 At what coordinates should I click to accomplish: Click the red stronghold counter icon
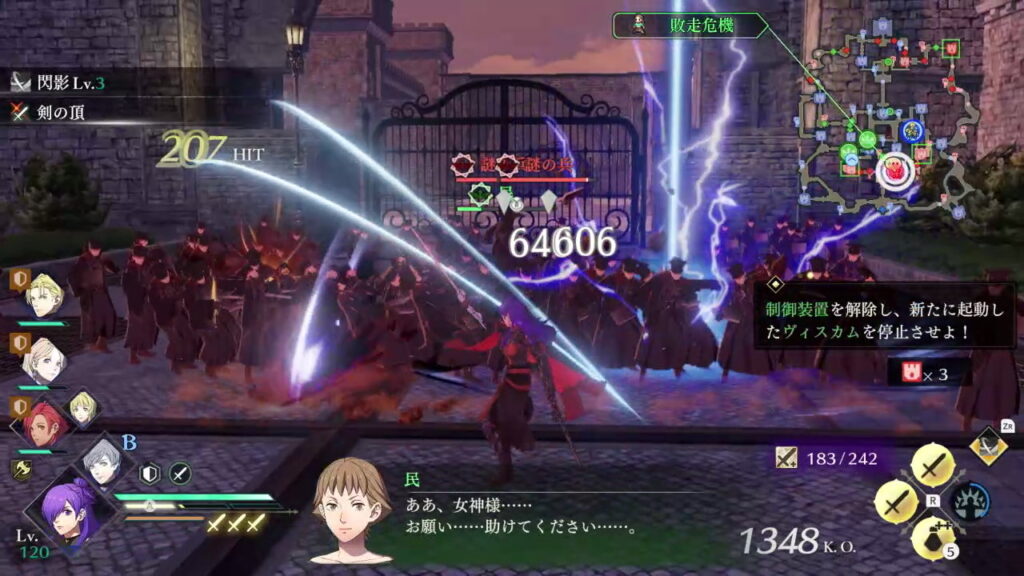909,373
